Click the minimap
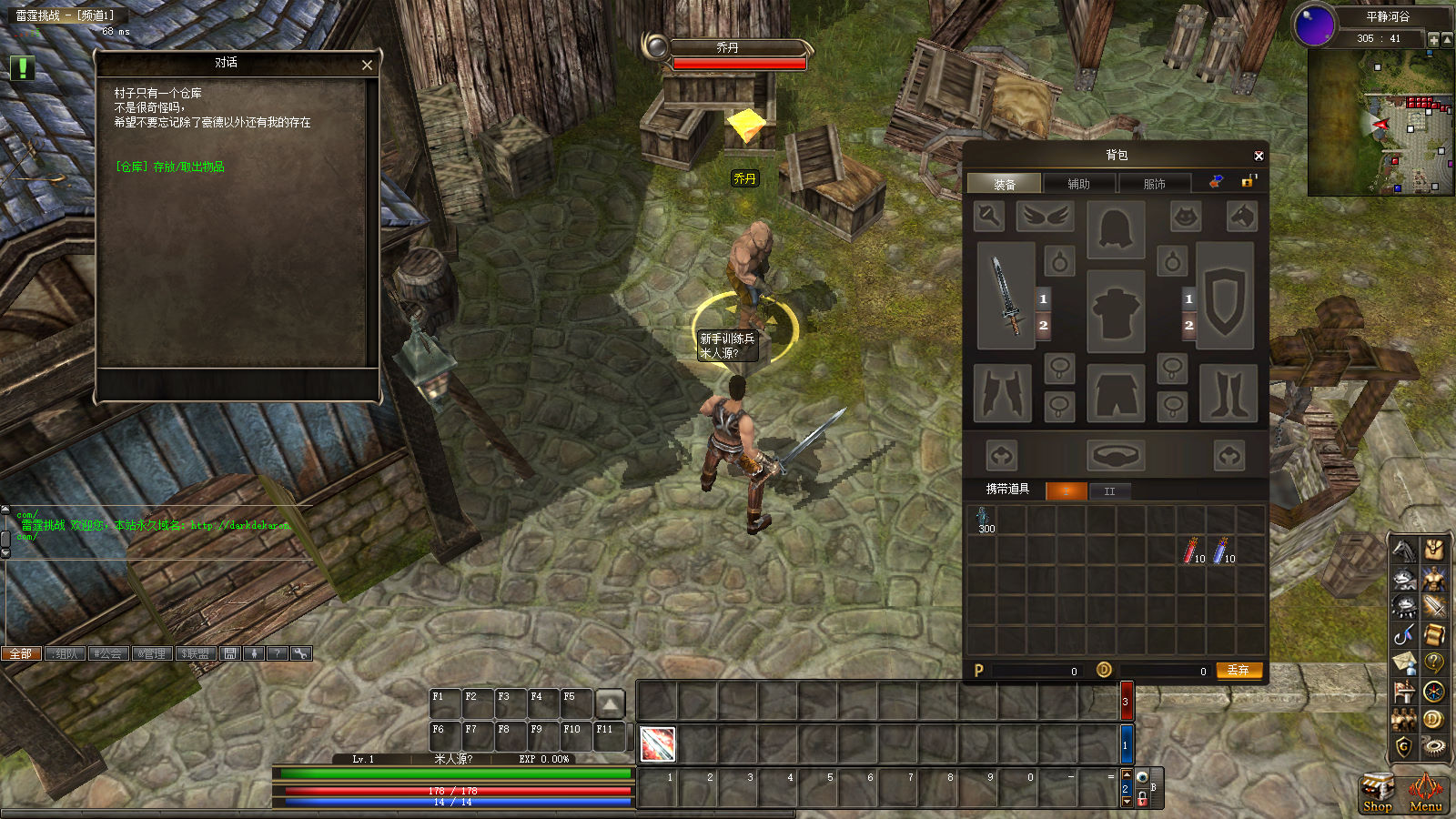The image size is (1456, 819). [1380, 123]
